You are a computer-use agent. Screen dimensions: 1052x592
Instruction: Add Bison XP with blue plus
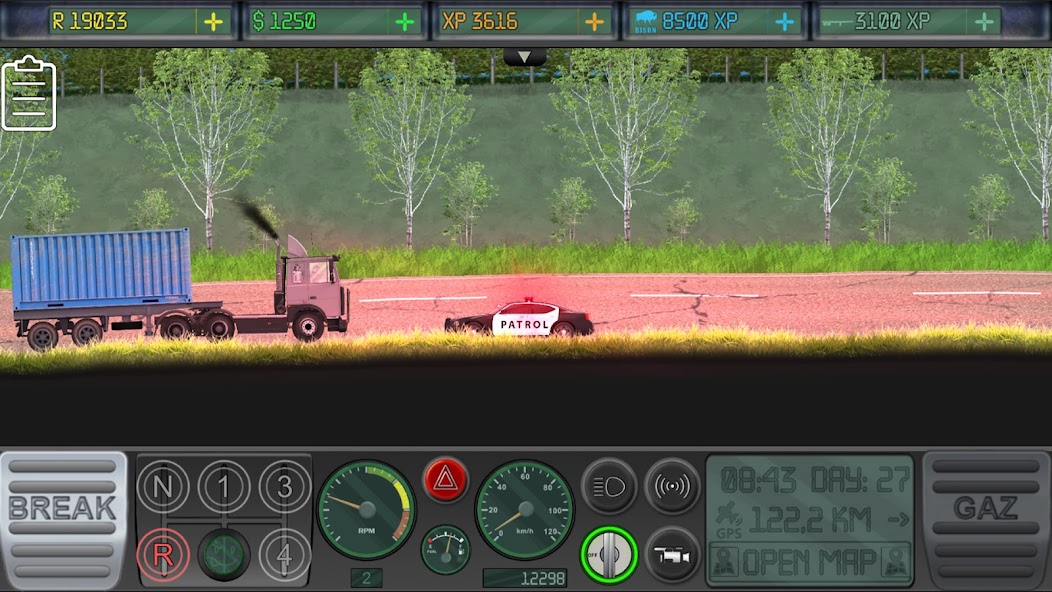tap(786, 22)
